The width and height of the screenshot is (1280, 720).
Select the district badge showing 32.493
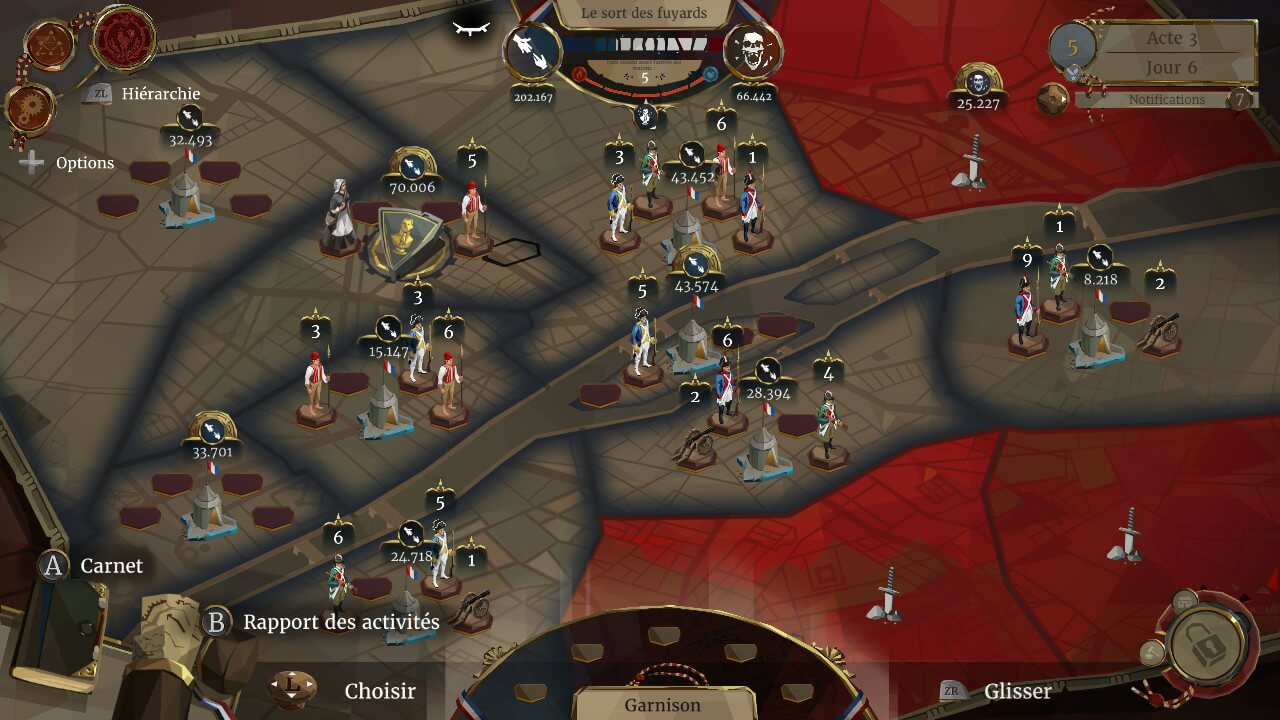pyautogui.click(x=190, y=123)
